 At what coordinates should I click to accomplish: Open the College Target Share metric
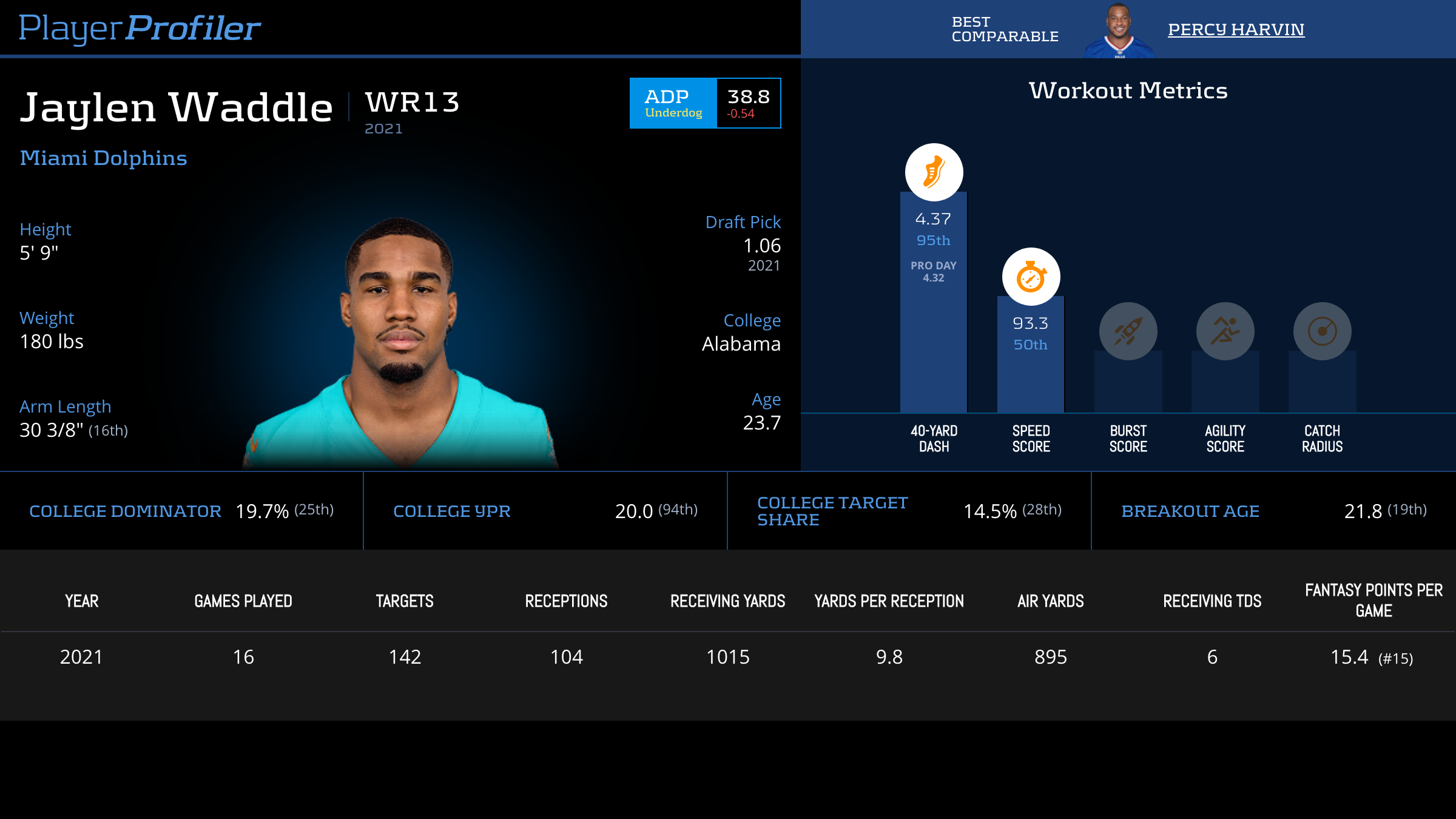coord(832,511)
